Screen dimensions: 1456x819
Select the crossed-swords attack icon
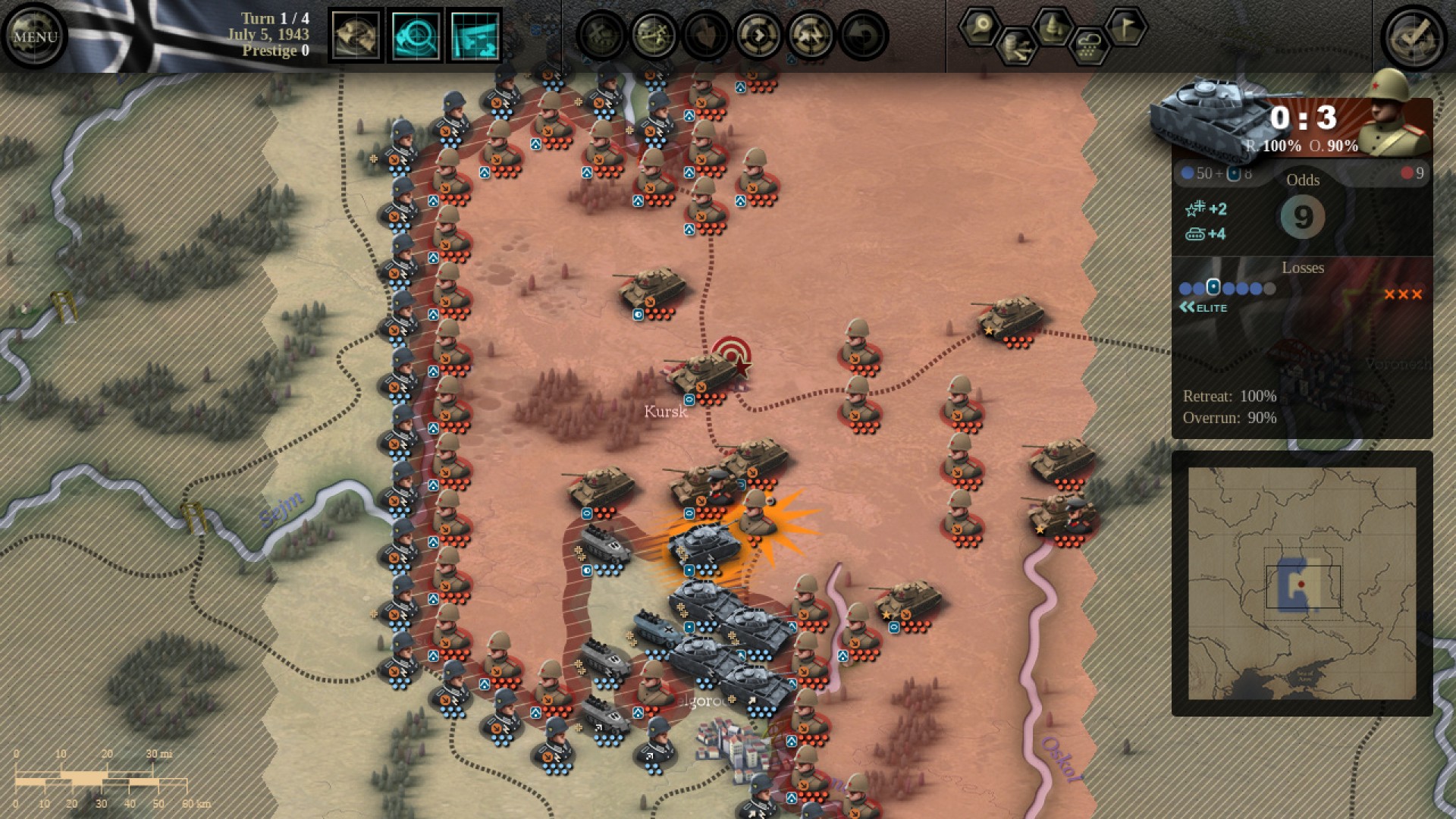click(x=654, y=33)
